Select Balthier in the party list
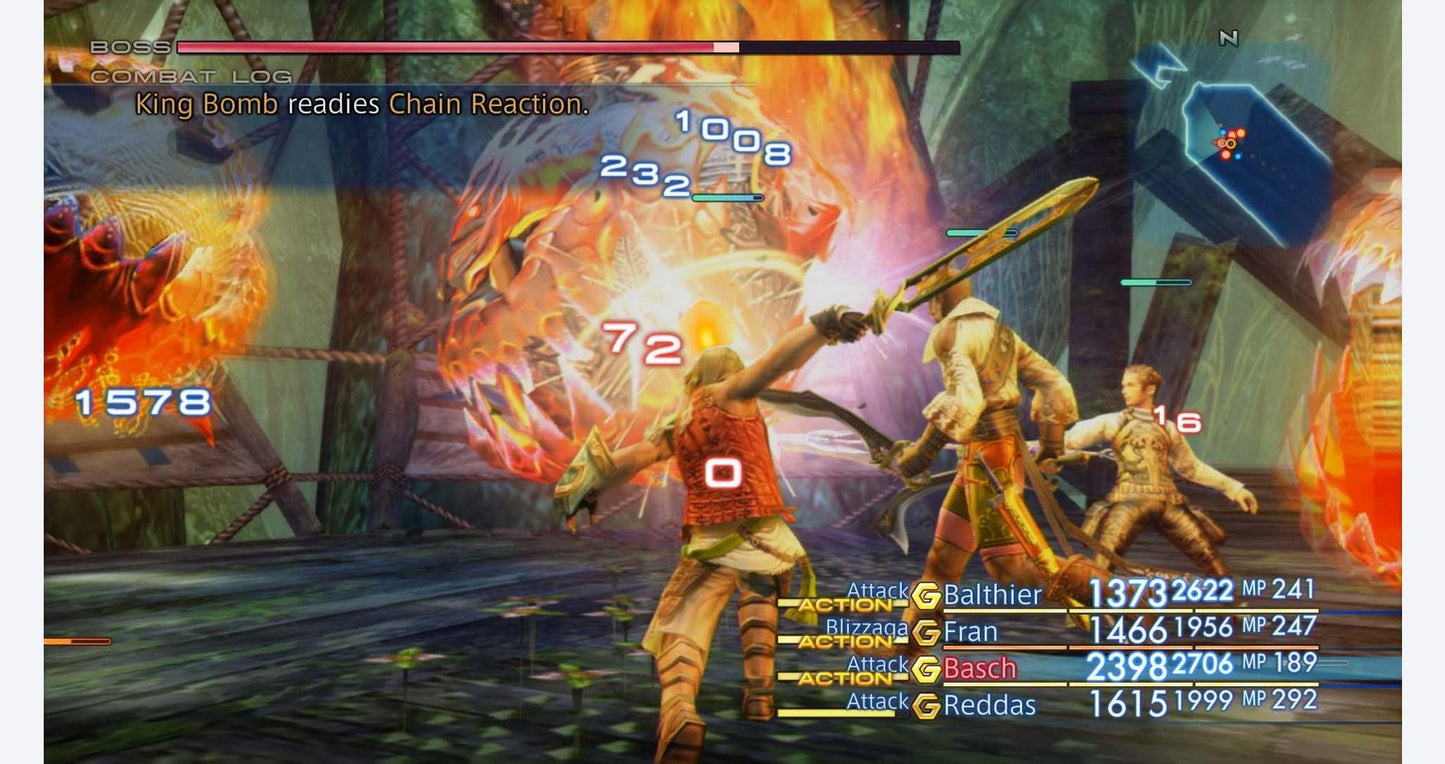The width and height of the screenshot is (1445, 764). [992, 595]
